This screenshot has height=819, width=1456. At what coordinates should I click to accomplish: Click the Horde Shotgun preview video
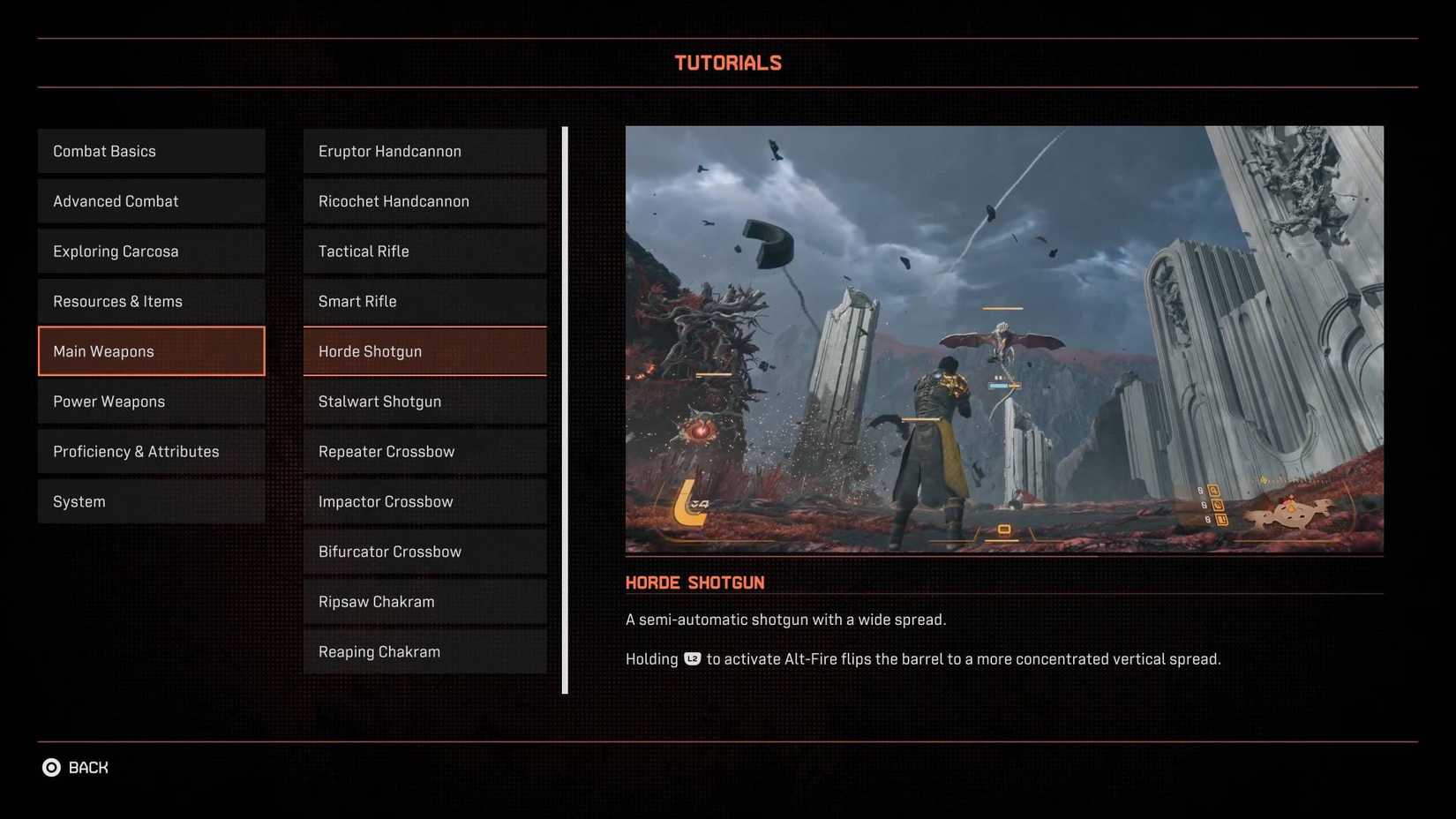(1004, 339)
